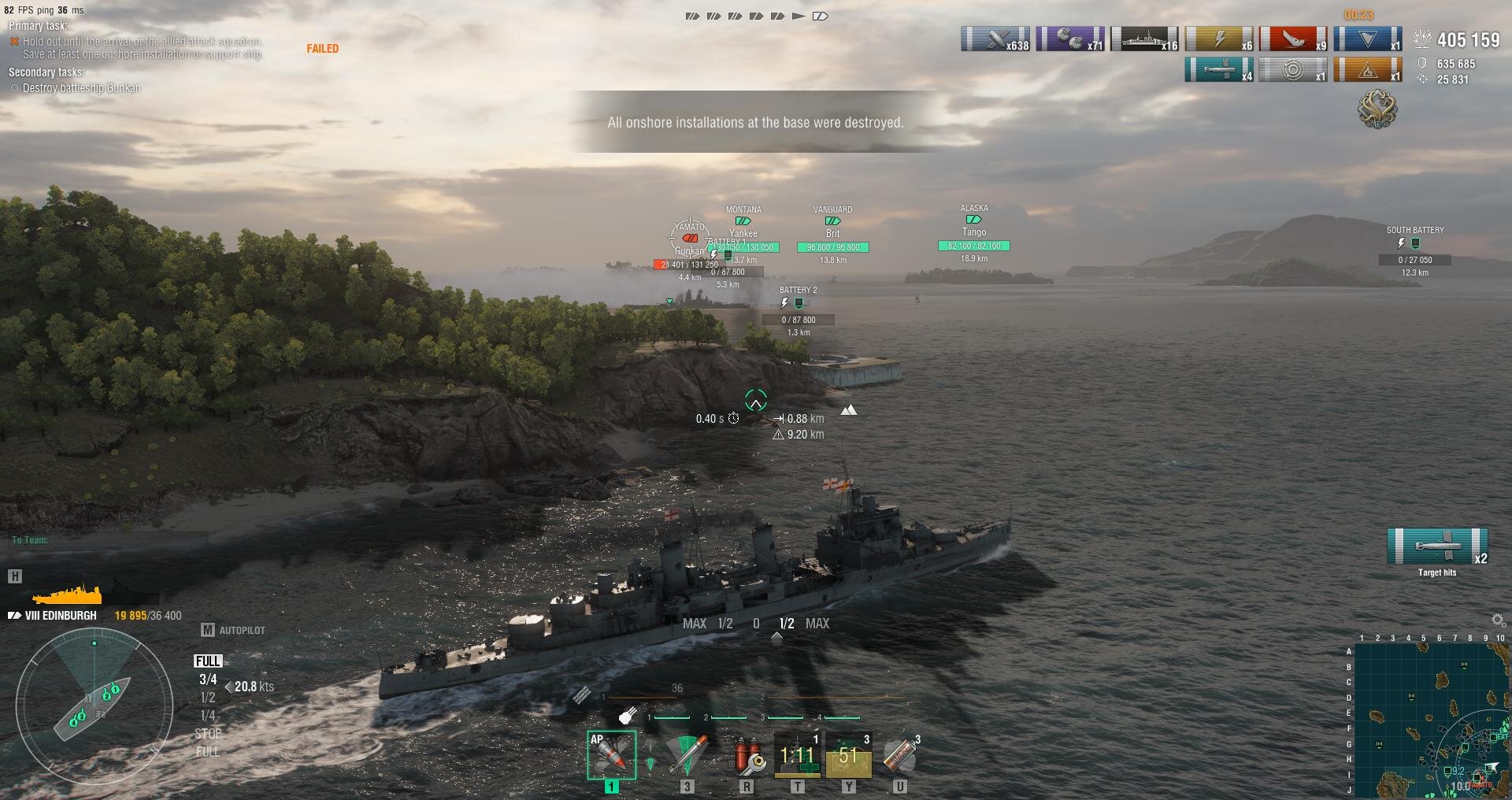This screenshot has height=800, width=1512.
Task: Click the orange fire ribbon
Action: pos(1367,70)
